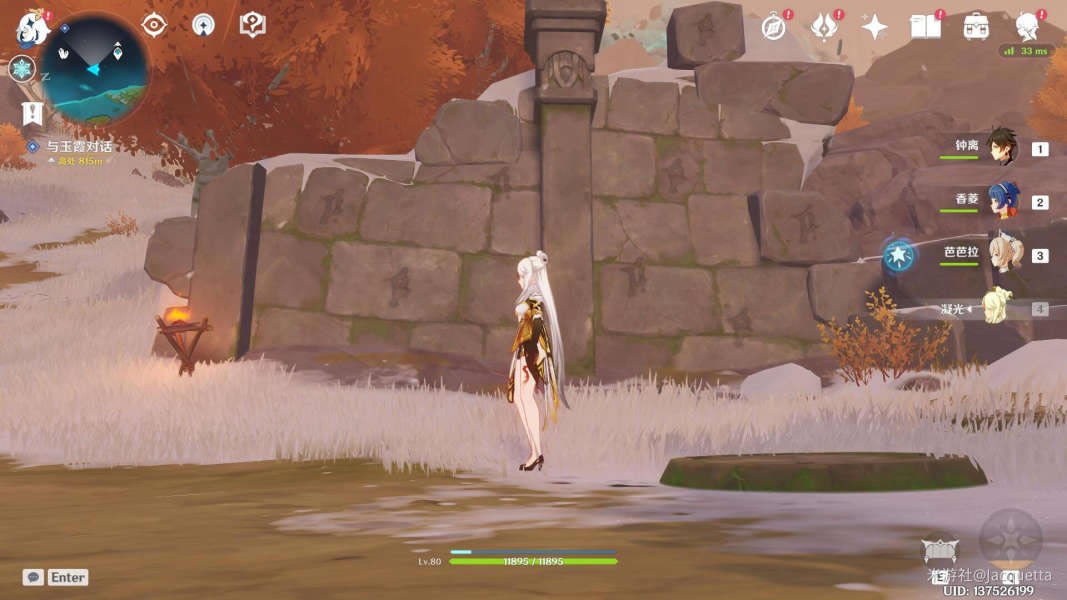This screenshot has width=1067, height=600.
Task: Switch to party member 香菱
Action: pyautogui.click(x=1001, y=201)
